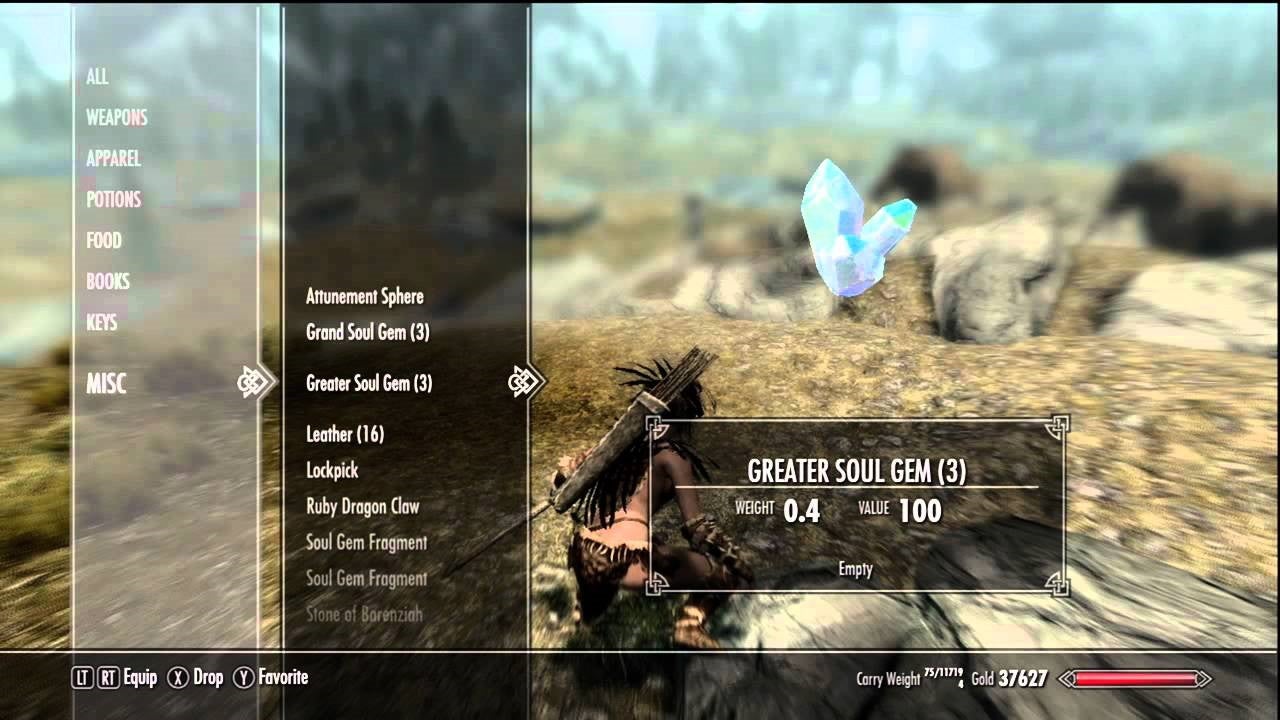The width and height of the screenshot is (1280, 720).
Task: Click the ornate chevron beside MISC
Action: [x=255, y=381]
